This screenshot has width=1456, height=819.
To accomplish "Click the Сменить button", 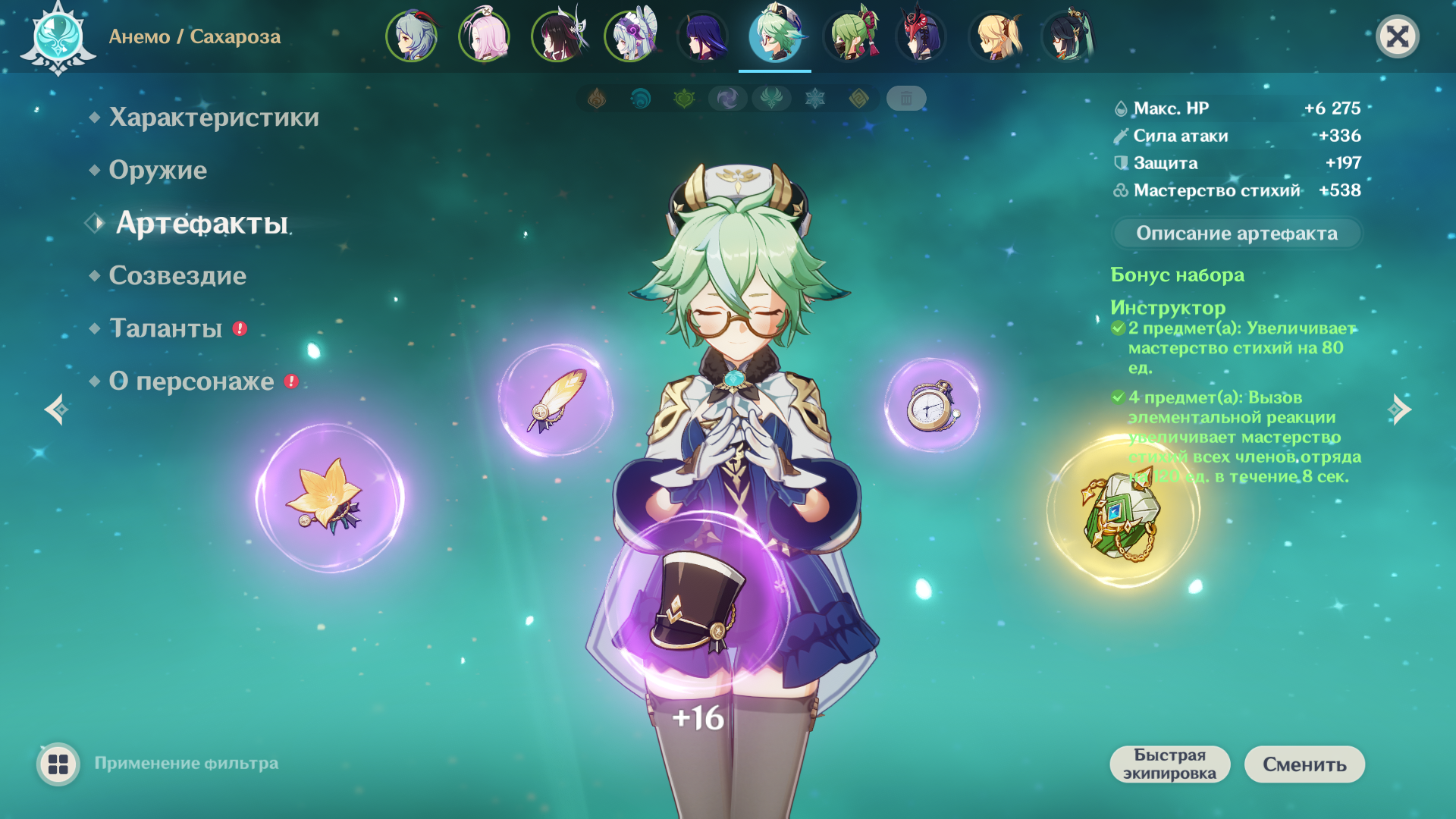I will point(1304,764).
